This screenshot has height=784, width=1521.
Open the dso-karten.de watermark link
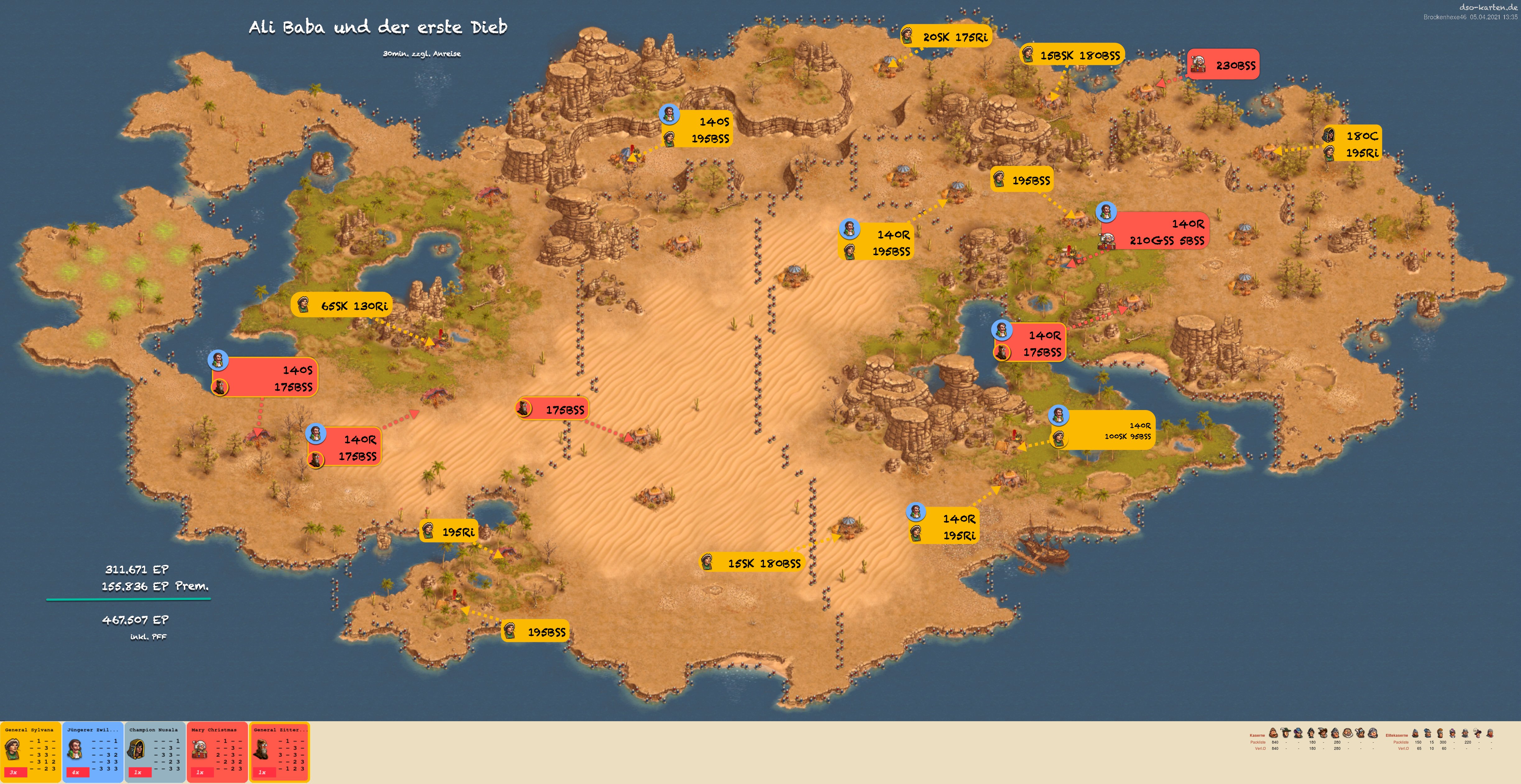coord(1488,7)
